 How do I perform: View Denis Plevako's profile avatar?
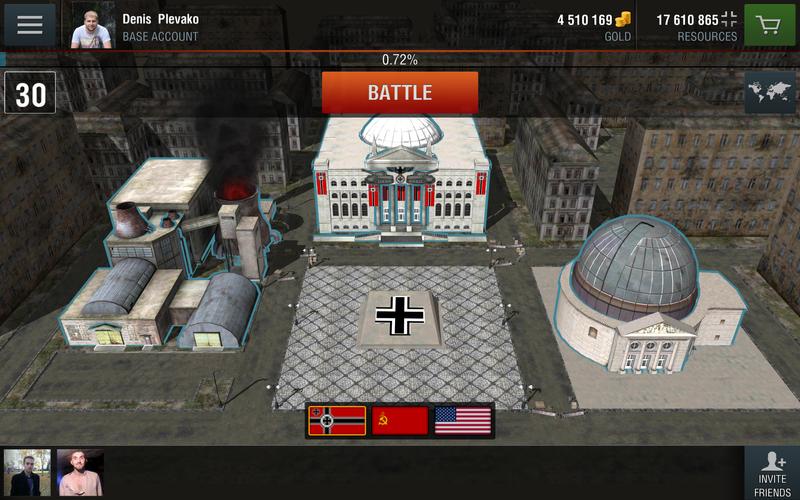92,24
